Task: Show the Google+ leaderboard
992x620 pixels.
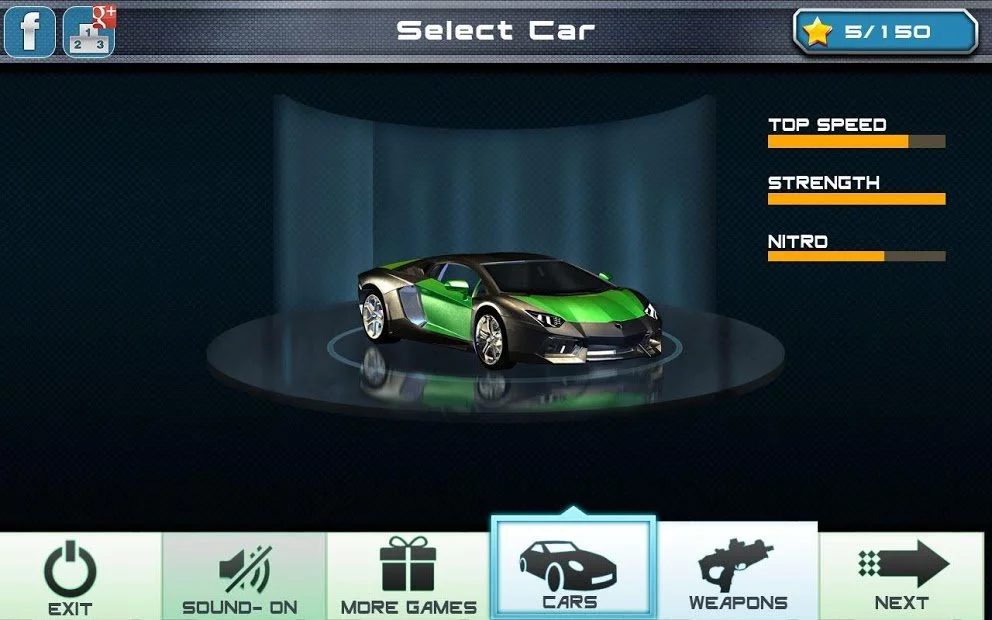Action: point(90,32)
